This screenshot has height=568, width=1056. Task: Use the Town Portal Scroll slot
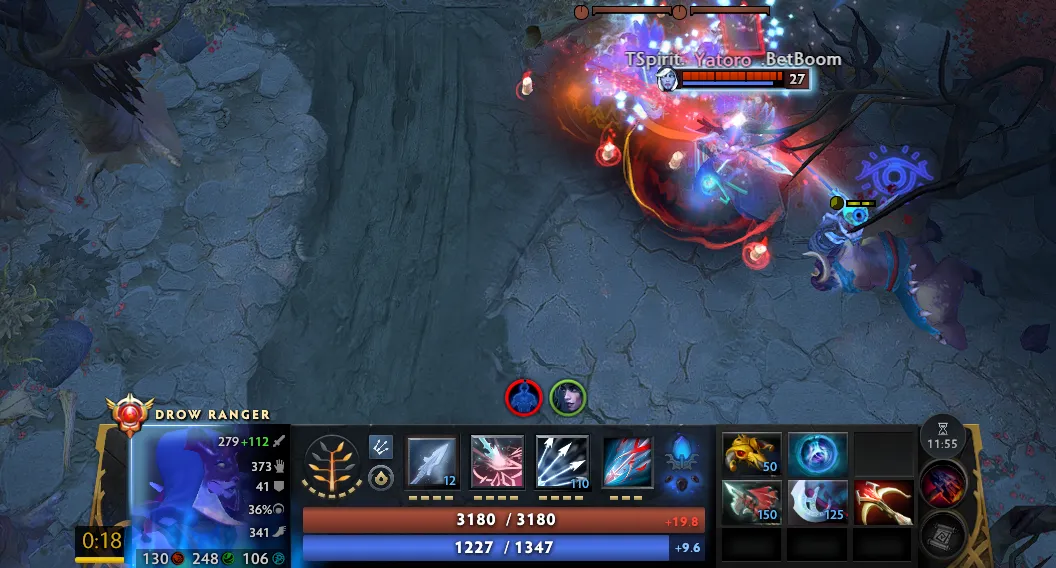942,532
